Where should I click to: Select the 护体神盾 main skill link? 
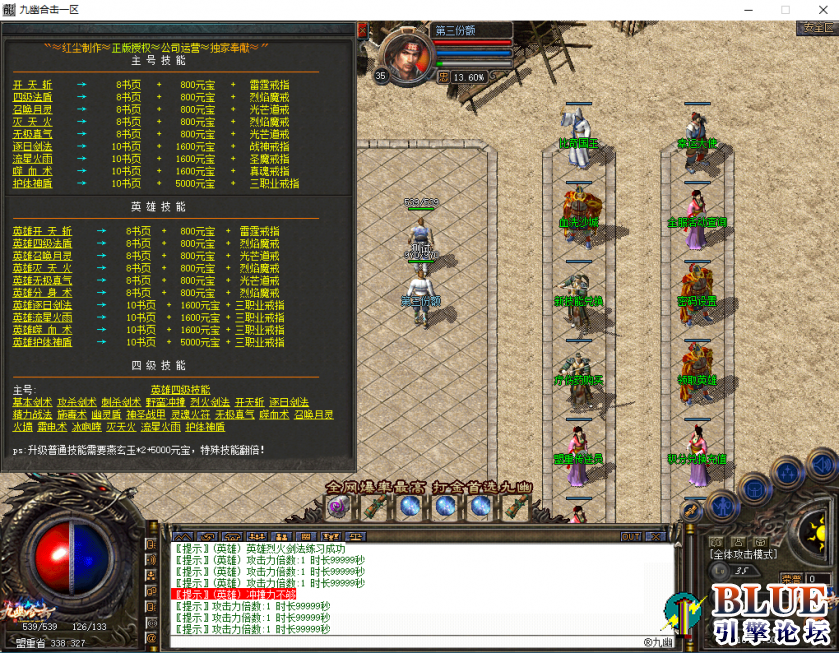coord(32,183)
